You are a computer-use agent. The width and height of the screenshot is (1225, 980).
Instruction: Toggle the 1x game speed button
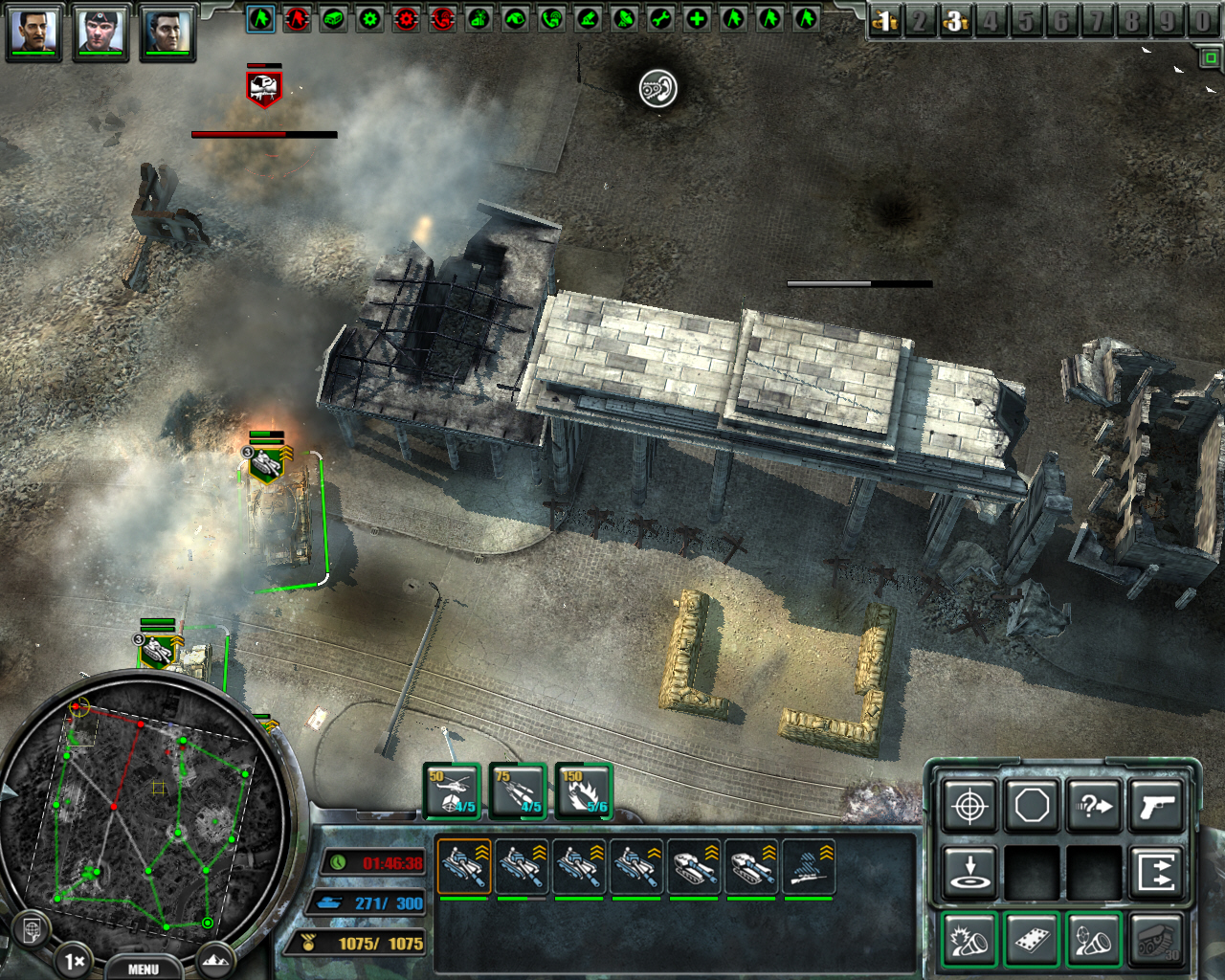click(75, 960)
